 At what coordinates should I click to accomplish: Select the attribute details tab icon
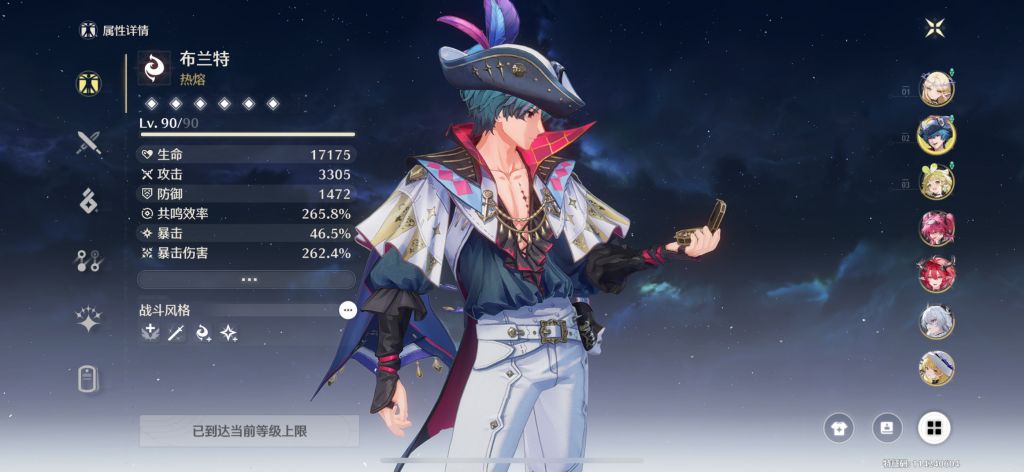(x=89, y=83)
